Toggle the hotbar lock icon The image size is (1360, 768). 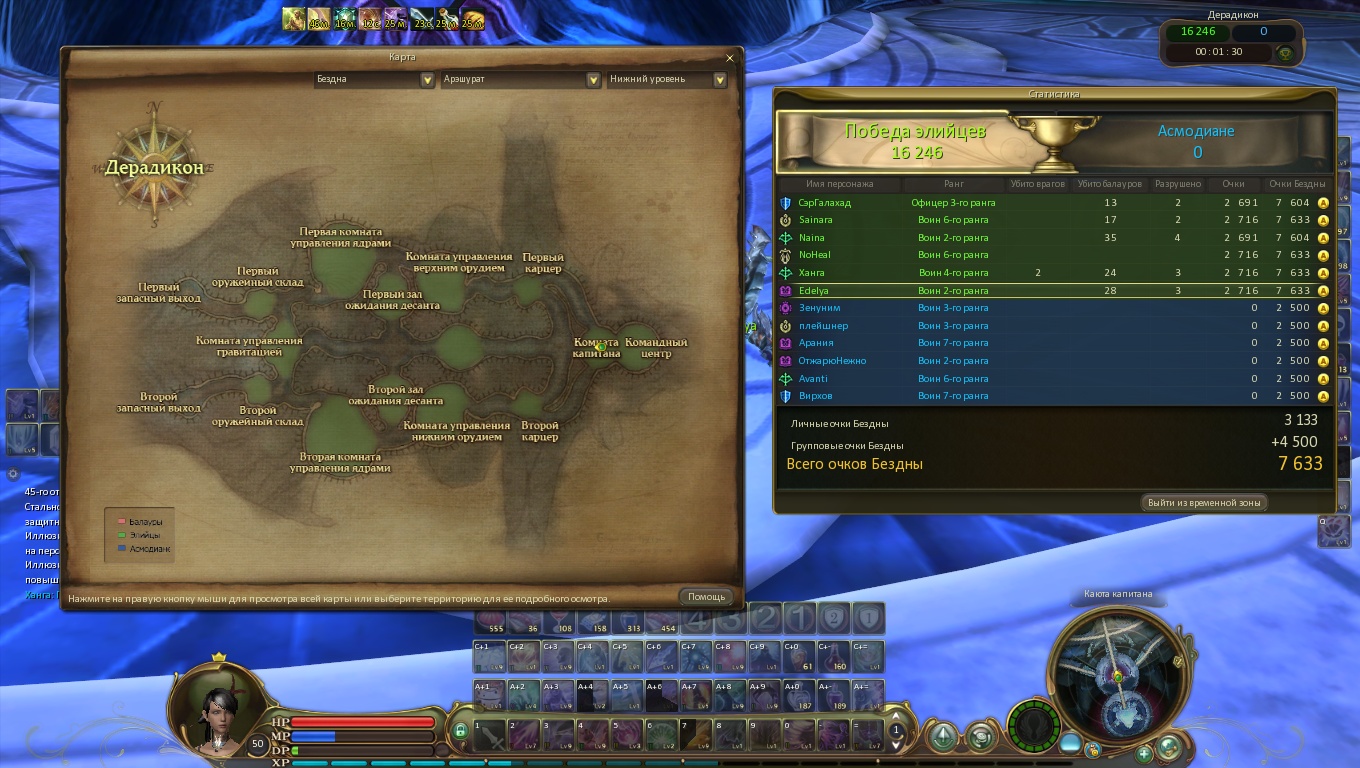[x=460, y=731]
